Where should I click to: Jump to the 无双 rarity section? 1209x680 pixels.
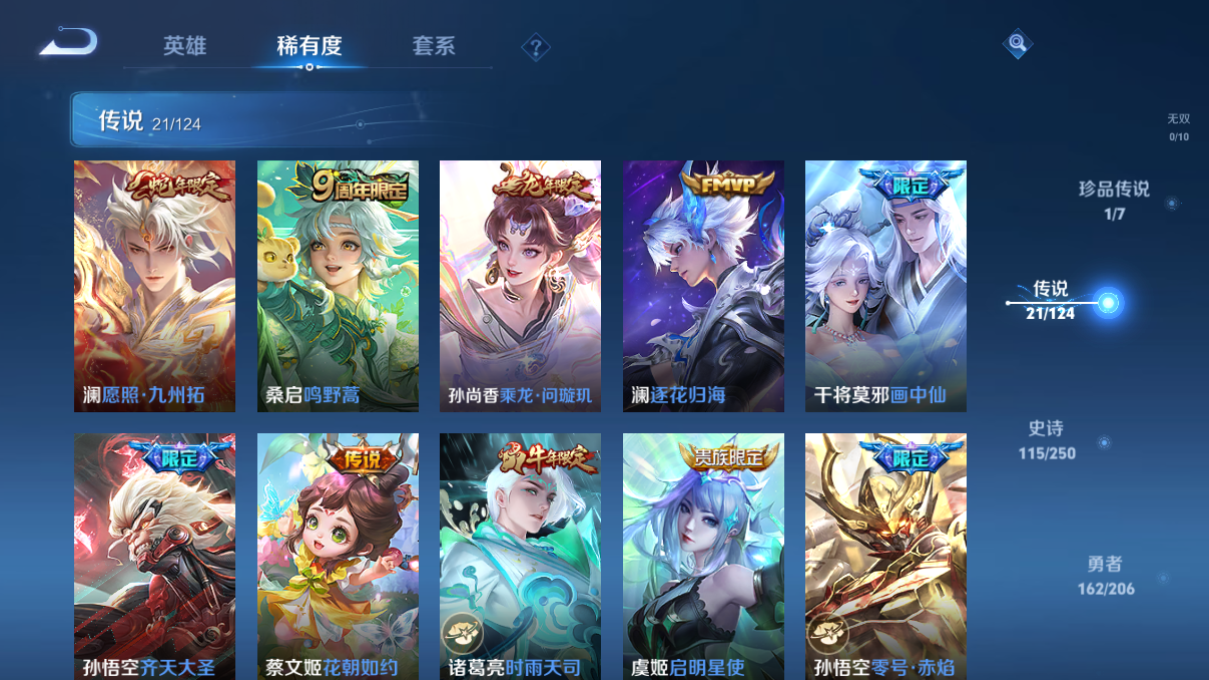click(1179, 126)
